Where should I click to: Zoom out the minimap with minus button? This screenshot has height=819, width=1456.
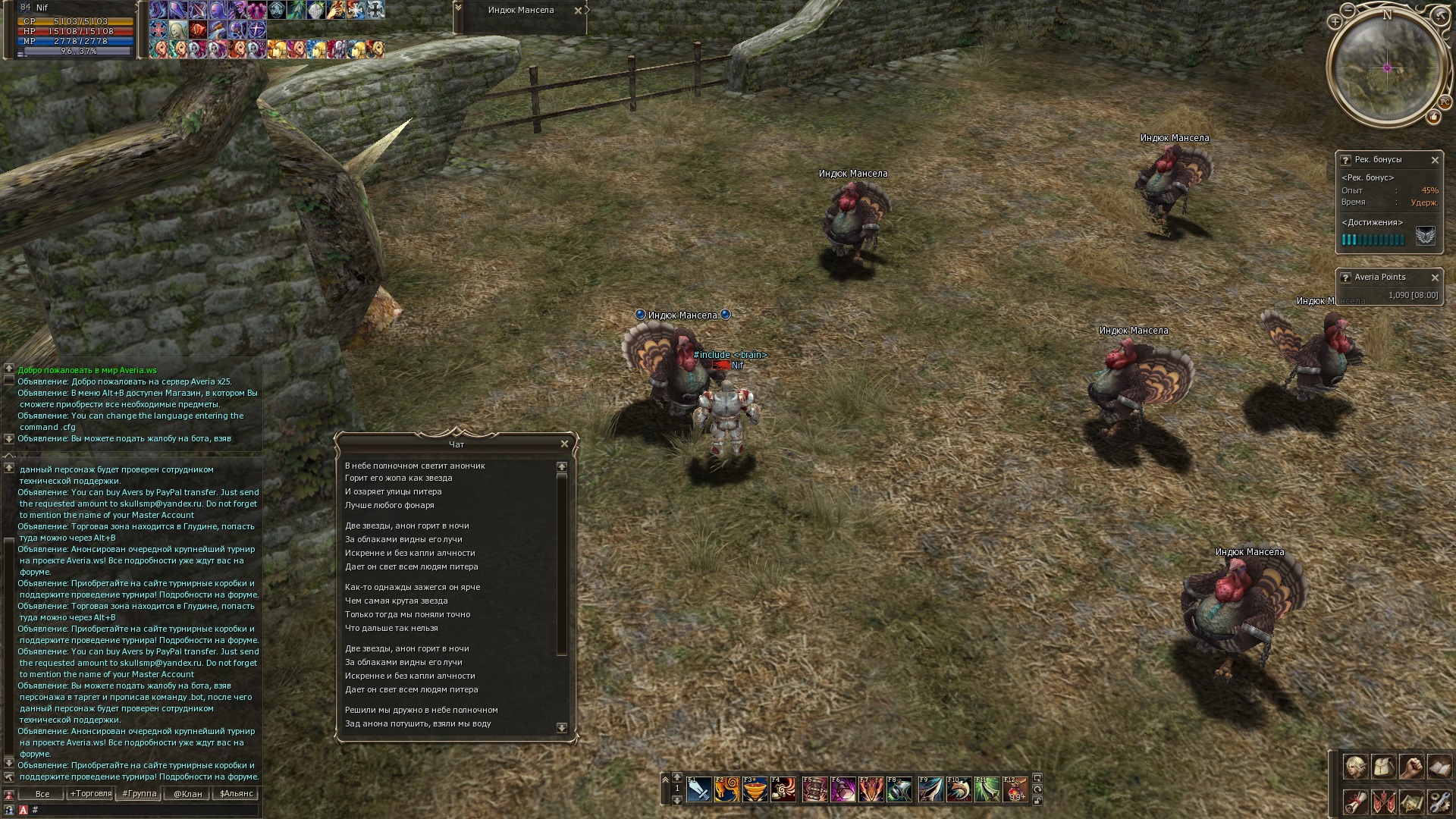click(1348, 11)
